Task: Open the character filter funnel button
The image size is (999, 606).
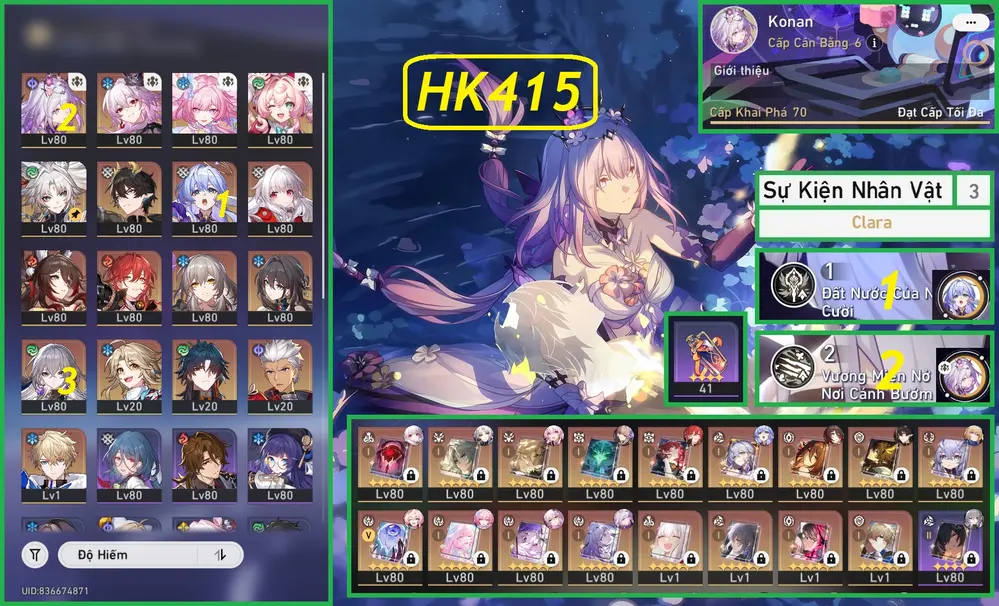Action: (x=35, y=555)
